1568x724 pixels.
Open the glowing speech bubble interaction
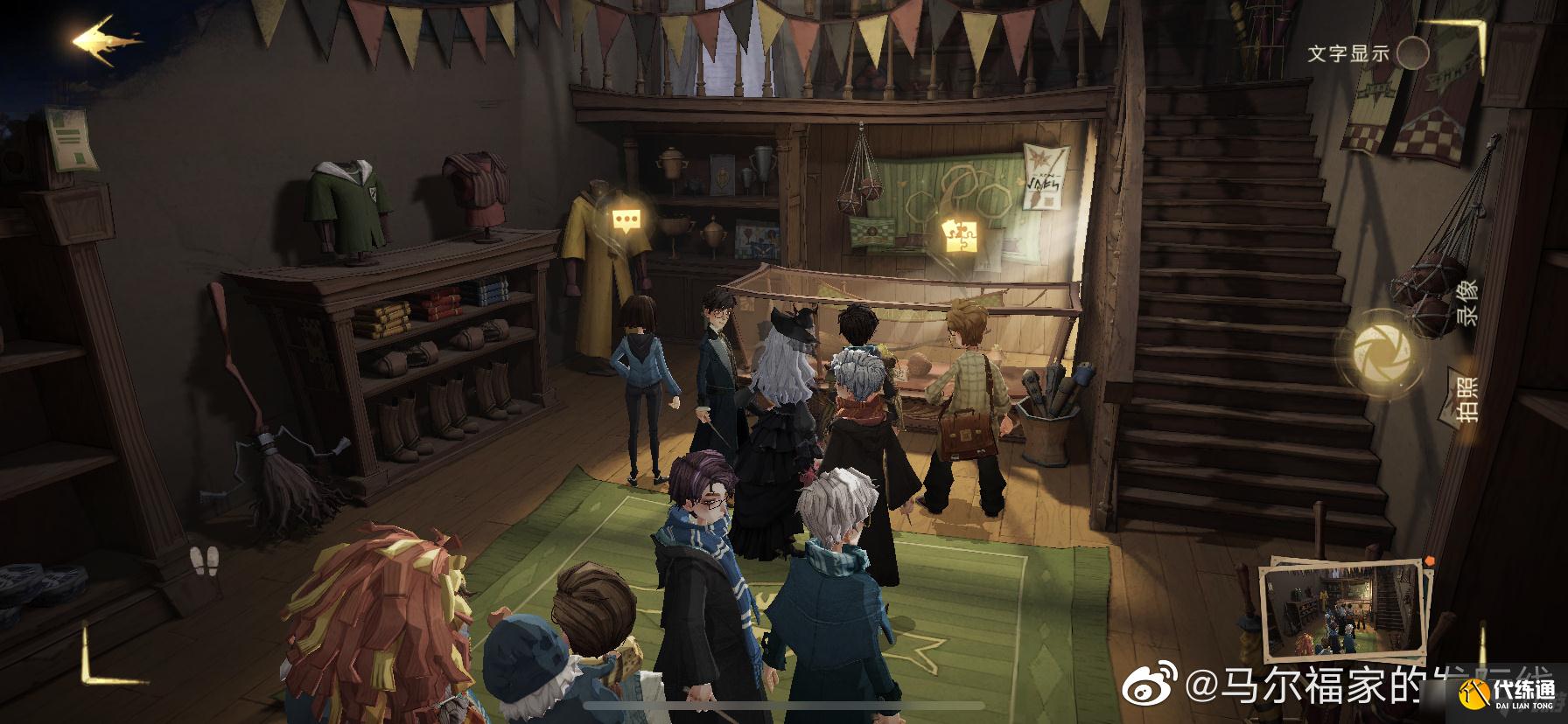pyautogui.click(x=625, y=220)
